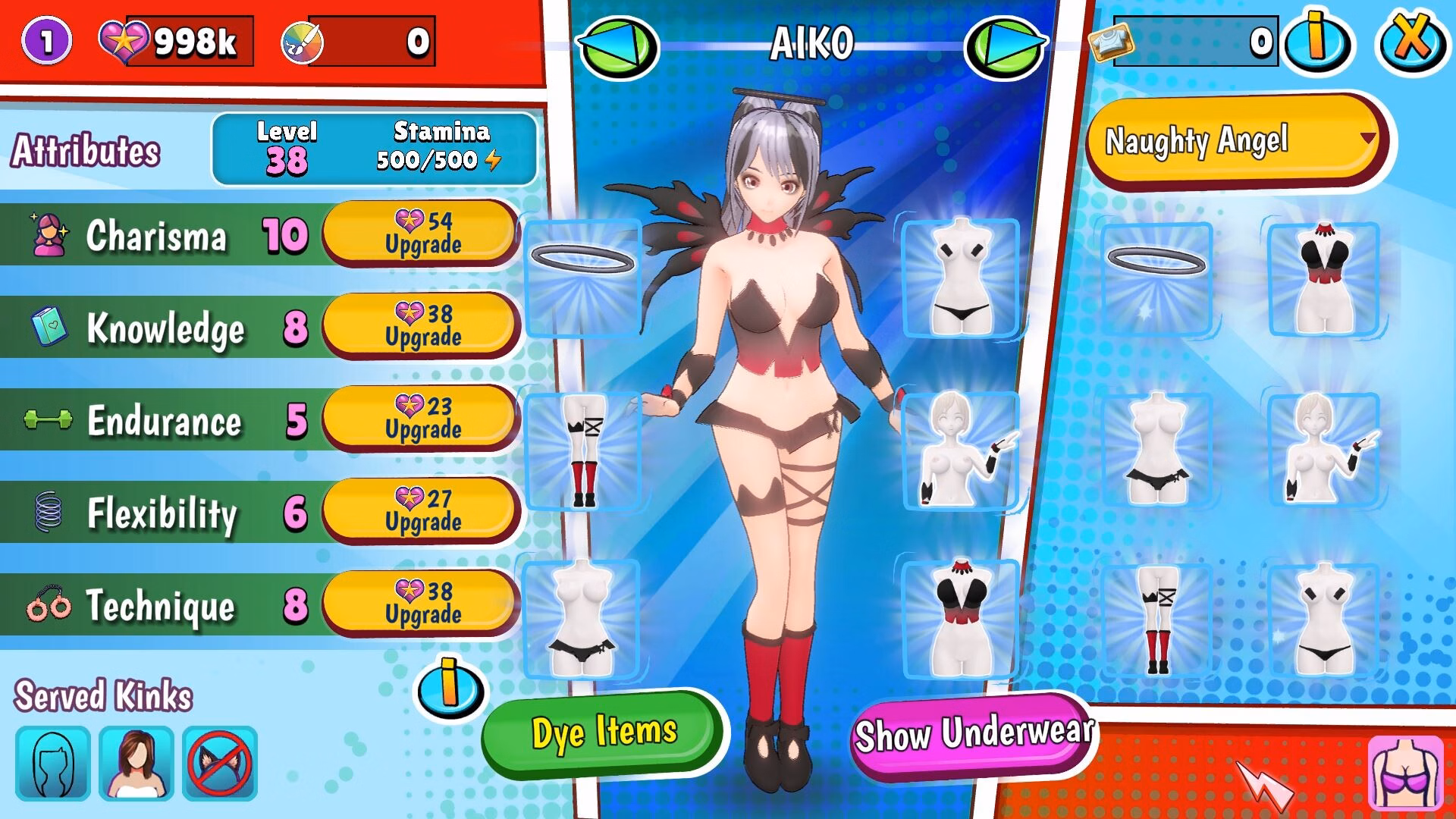
Task: Show info about Served Kinks
Action: (450, 687)
